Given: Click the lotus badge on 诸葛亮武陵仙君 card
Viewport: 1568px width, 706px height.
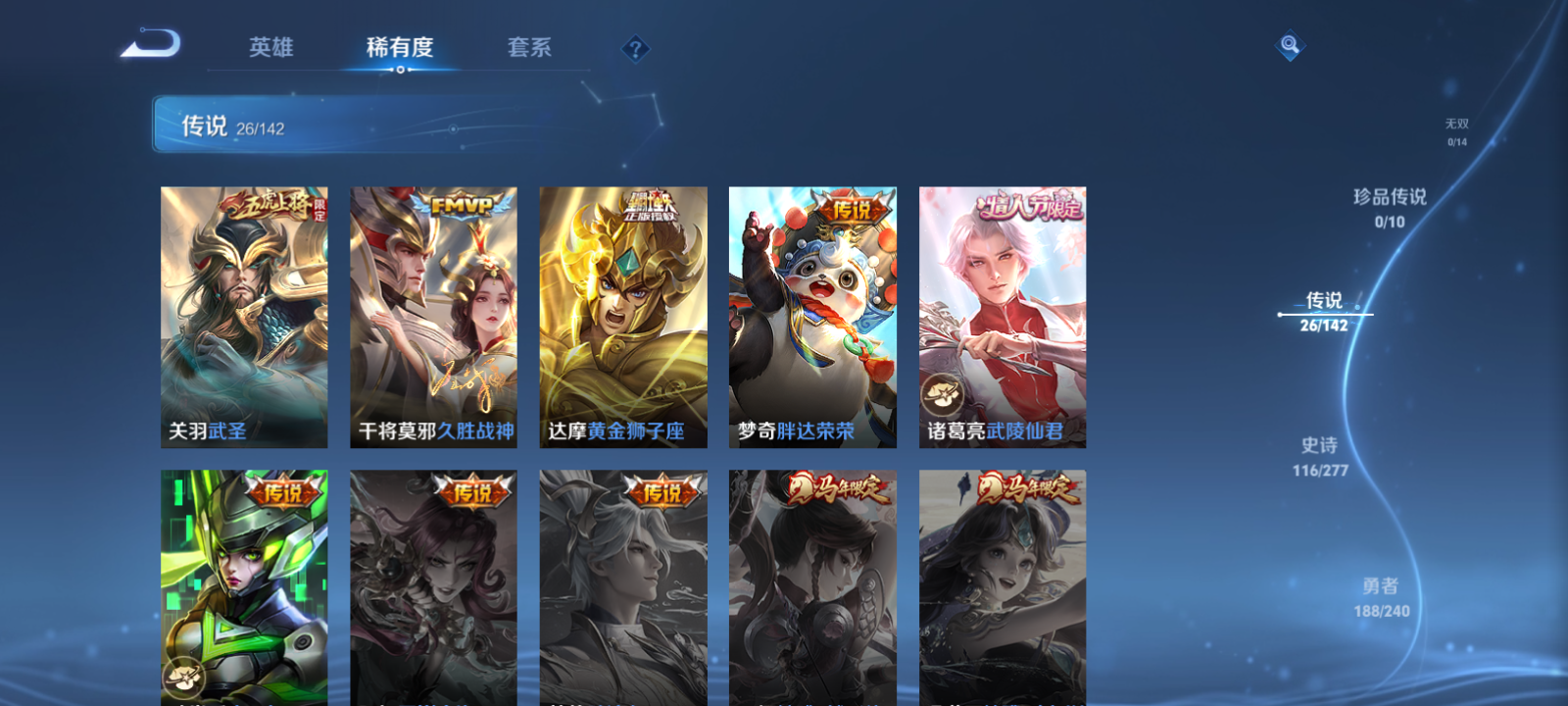Looking at the screenshot, I should click(942, 393).
